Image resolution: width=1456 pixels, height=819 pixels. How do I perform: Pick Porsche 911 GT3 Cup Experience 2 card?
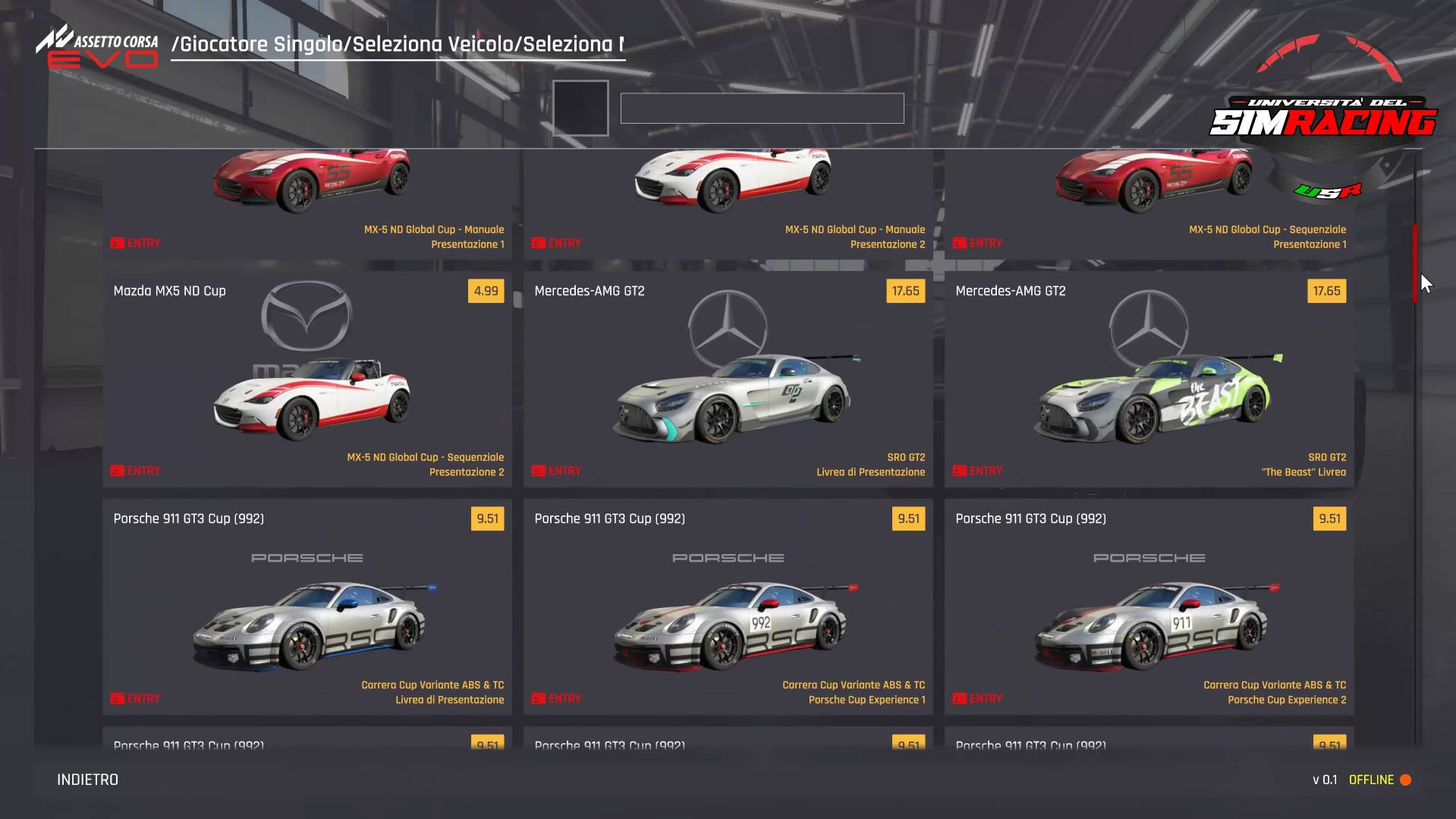(1149, 607)
